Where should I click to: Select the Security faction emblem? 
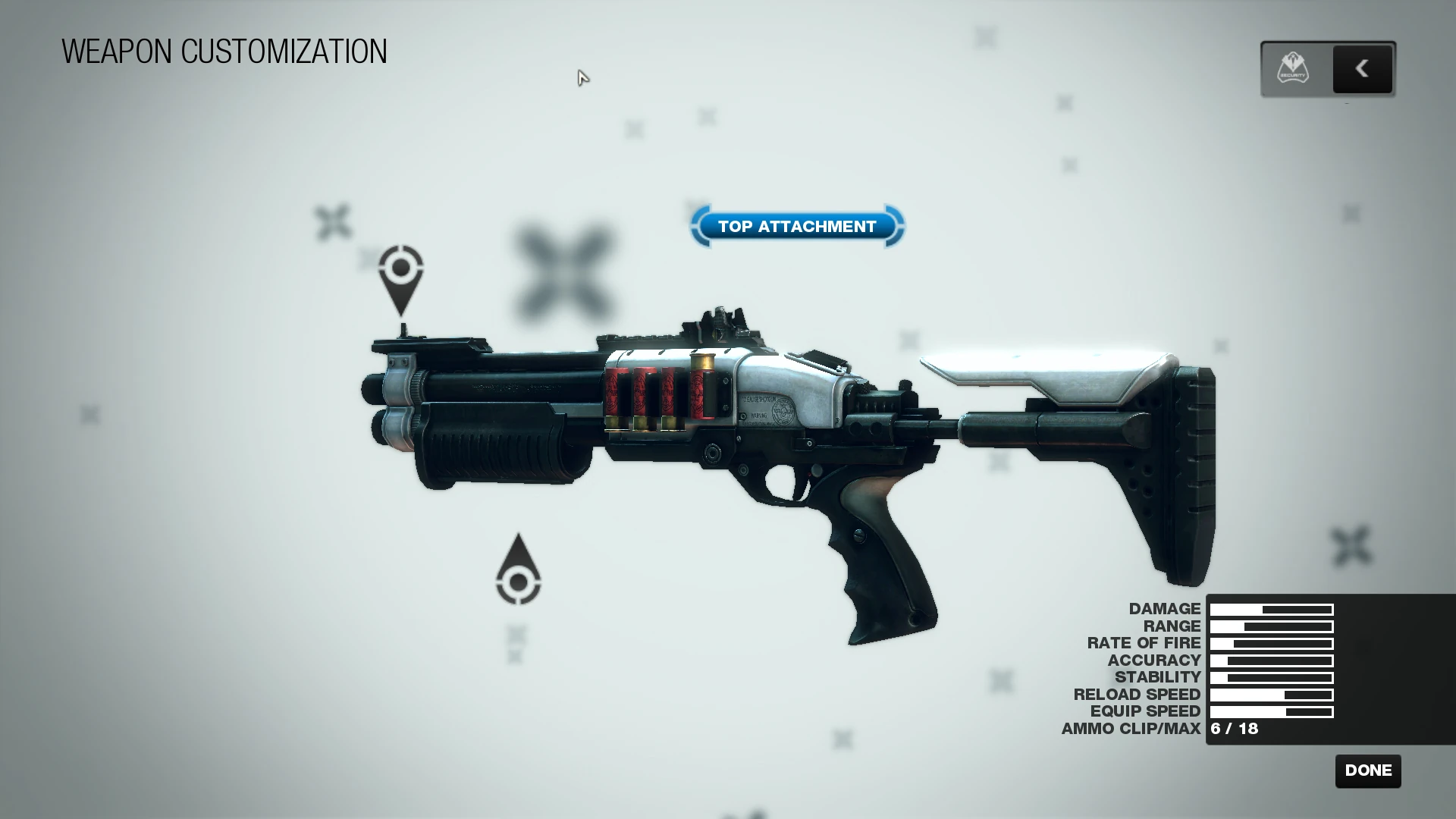(x=1294, y=69)
